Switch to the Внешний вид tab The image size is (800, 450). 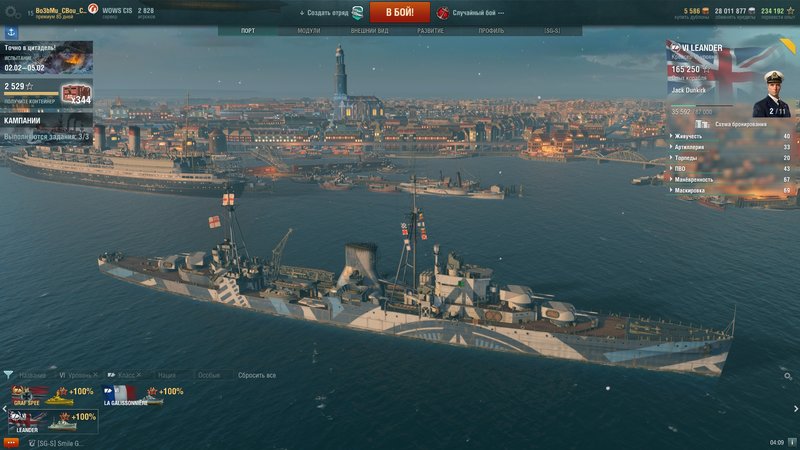pos(369,31)
